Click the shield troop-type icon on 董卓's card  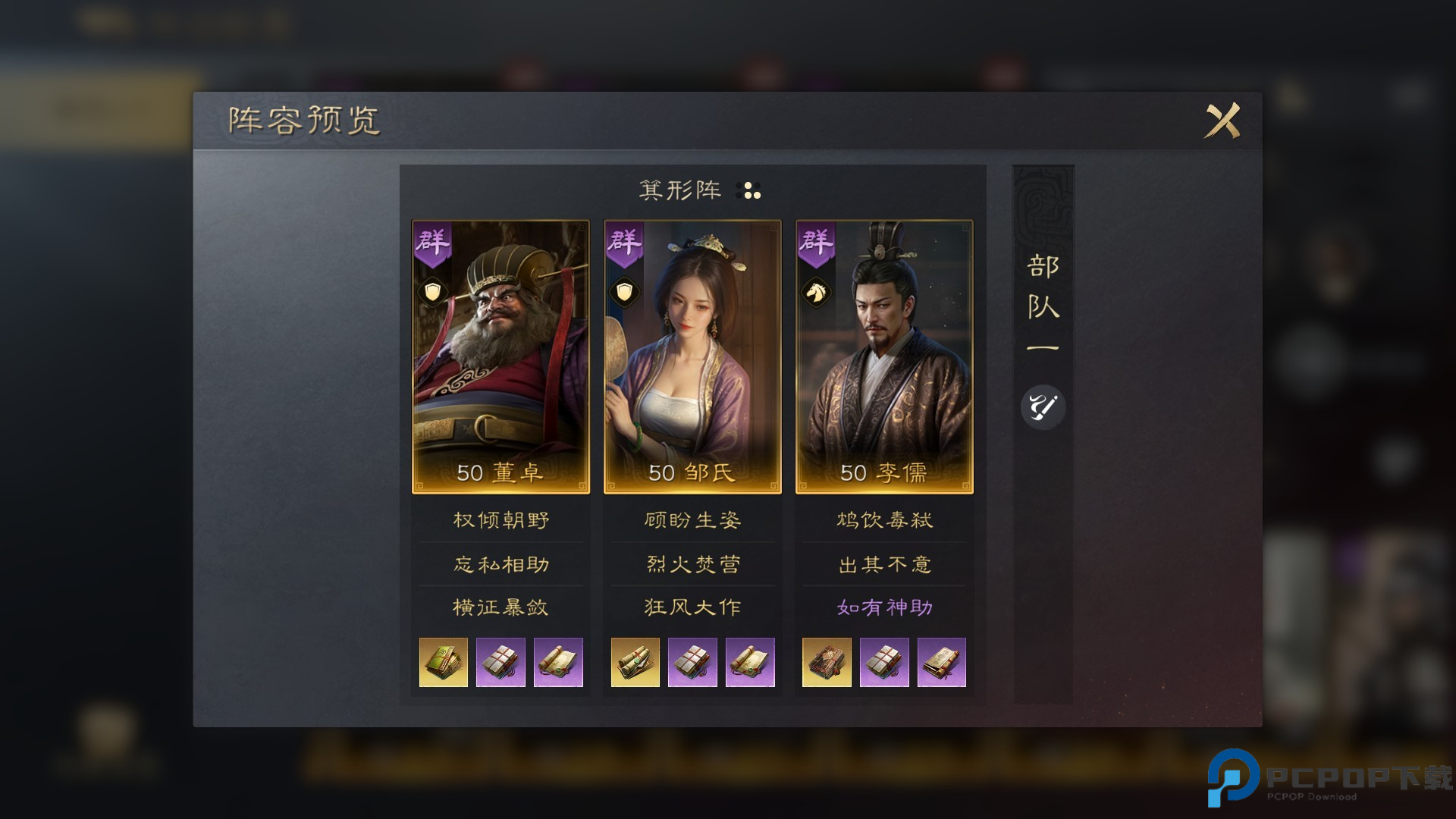click(x=432, y=292)
